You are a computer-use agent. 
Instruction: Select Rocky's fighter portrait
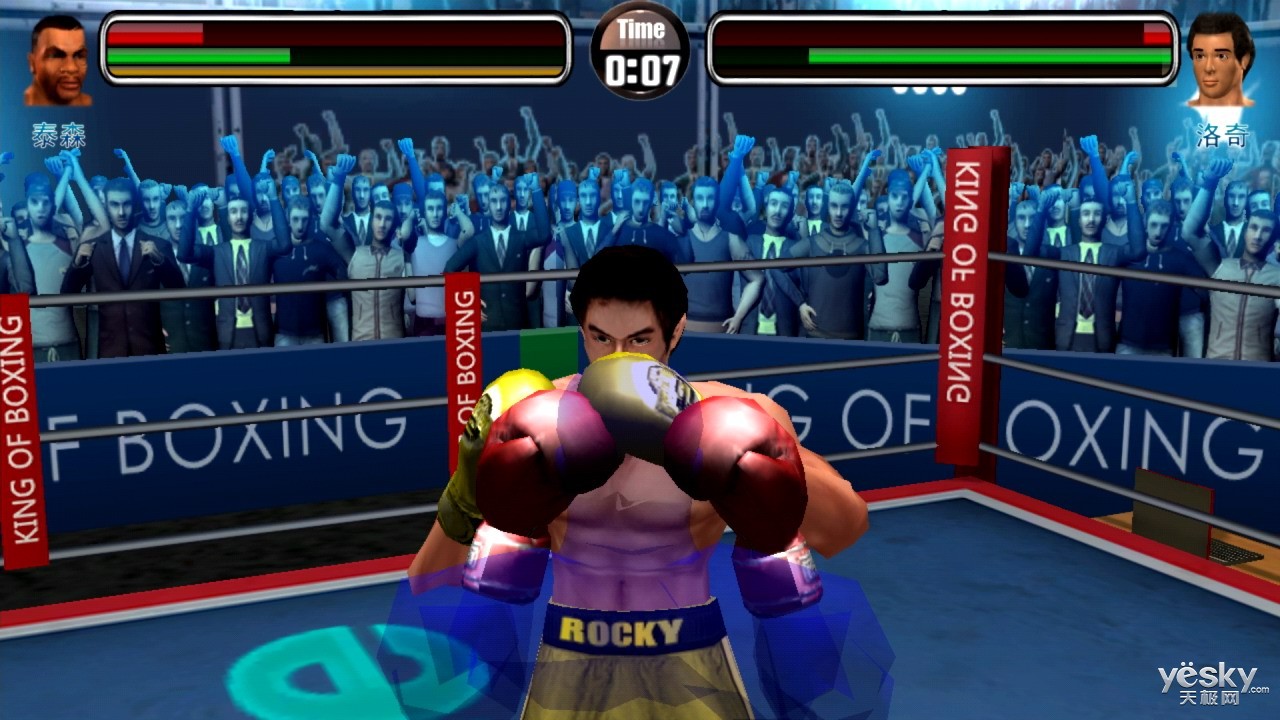tap(1220, 62)
